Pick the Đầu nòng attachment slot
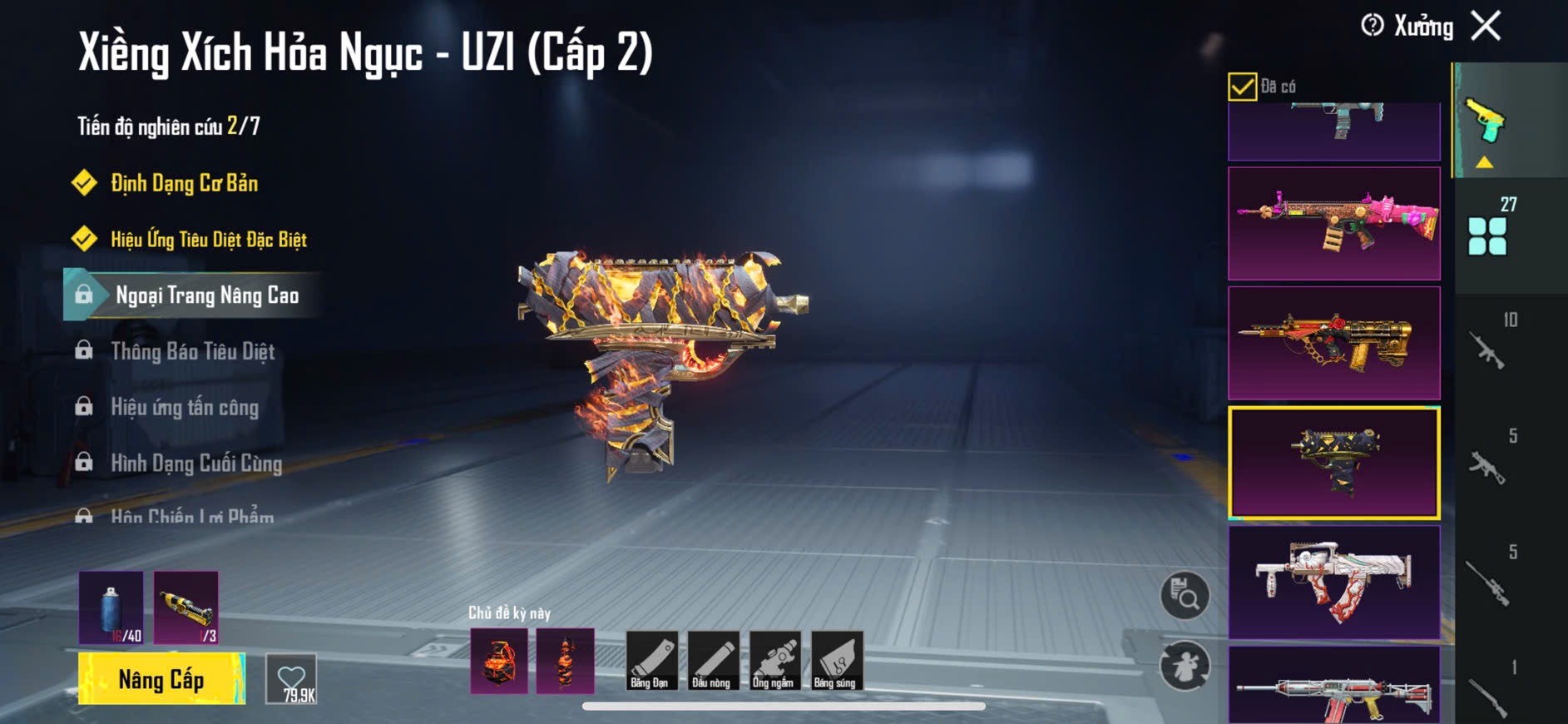Image resolution: width=1568 pixels, height=724 pixels. tap(712, 661)
